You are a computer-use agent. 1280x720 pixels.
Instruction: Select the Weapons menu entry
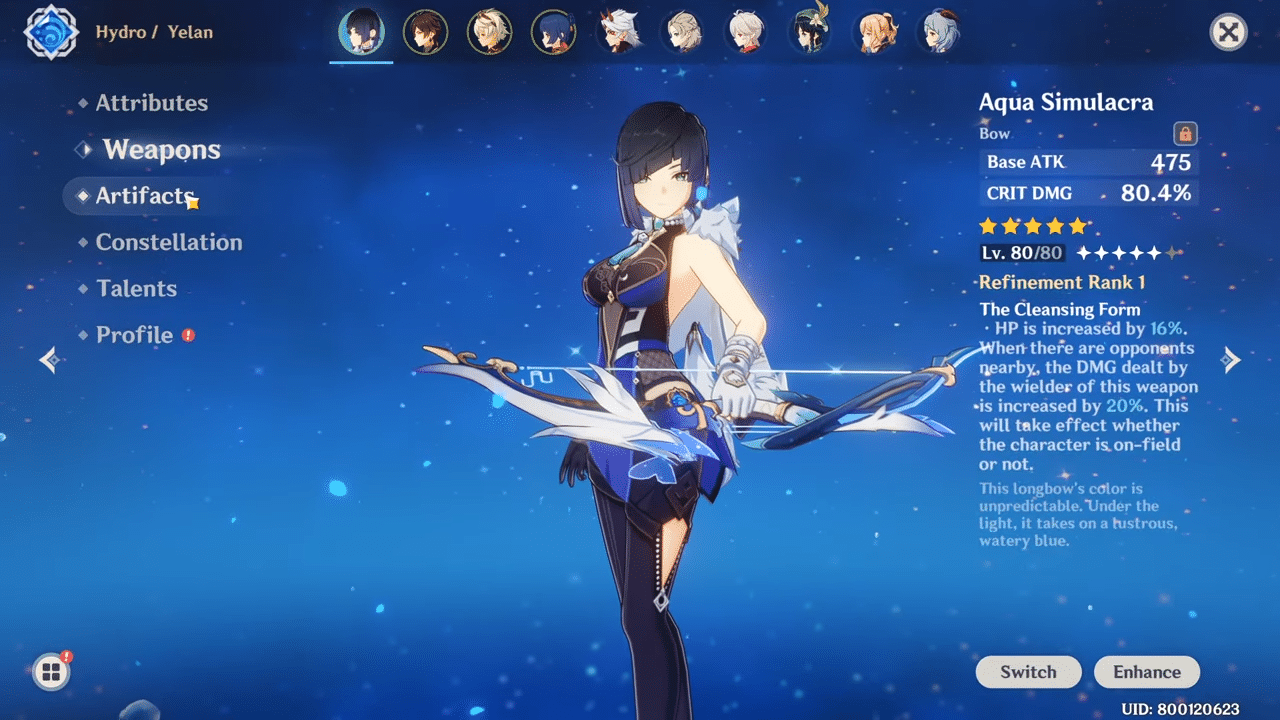click(x=161, y=150)
